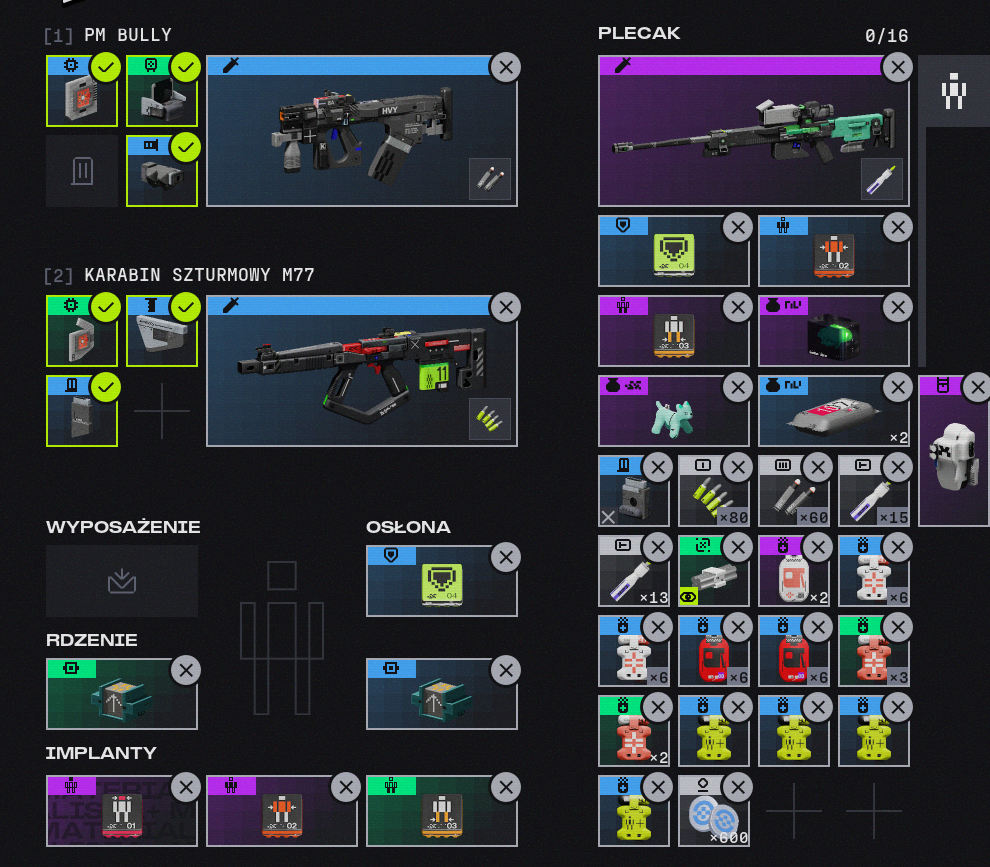Select the purple ammo stack of 15
The image size is (990, 867).
873,492
